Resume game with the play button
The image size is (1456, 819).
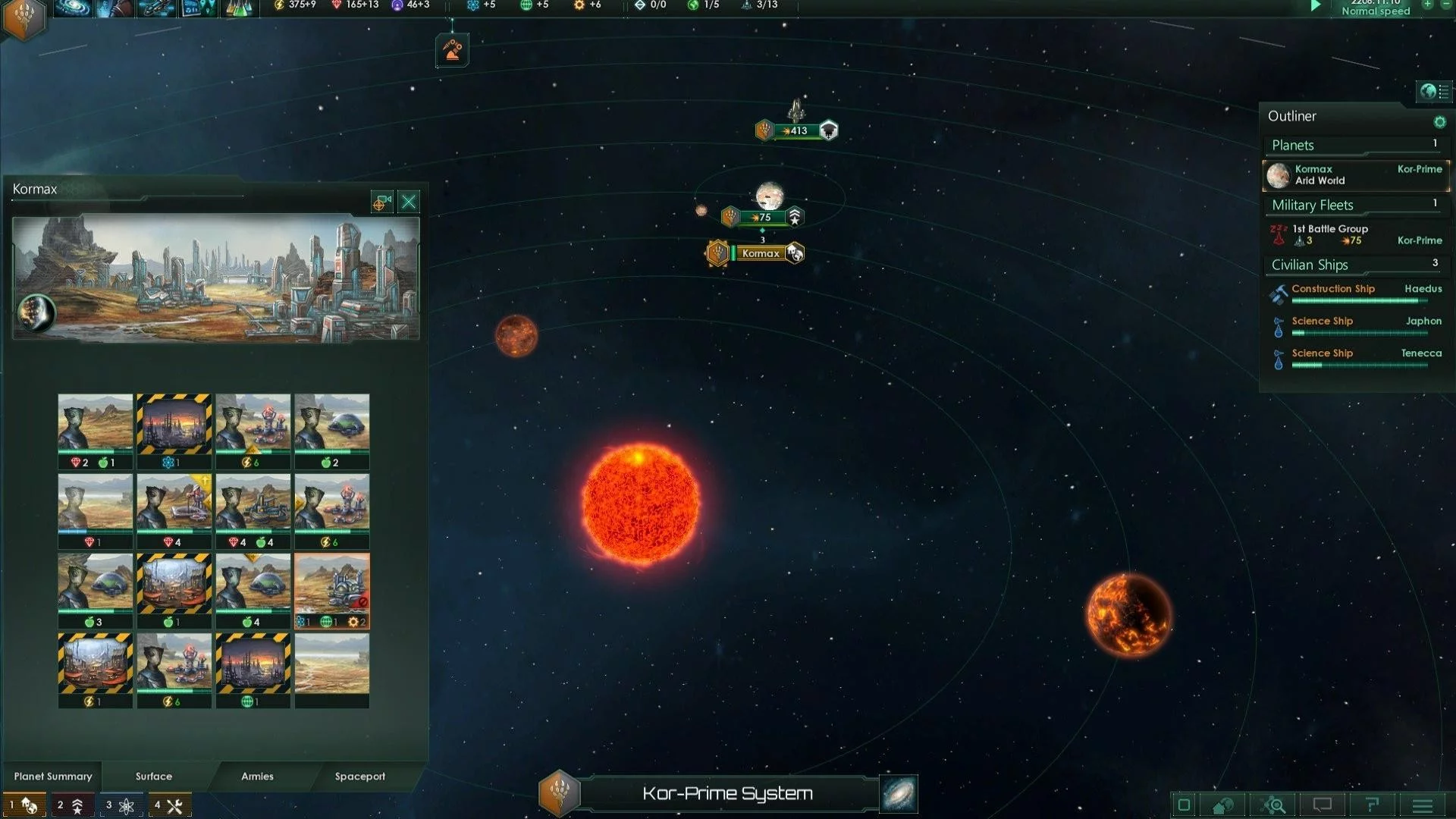(1316, 6)
